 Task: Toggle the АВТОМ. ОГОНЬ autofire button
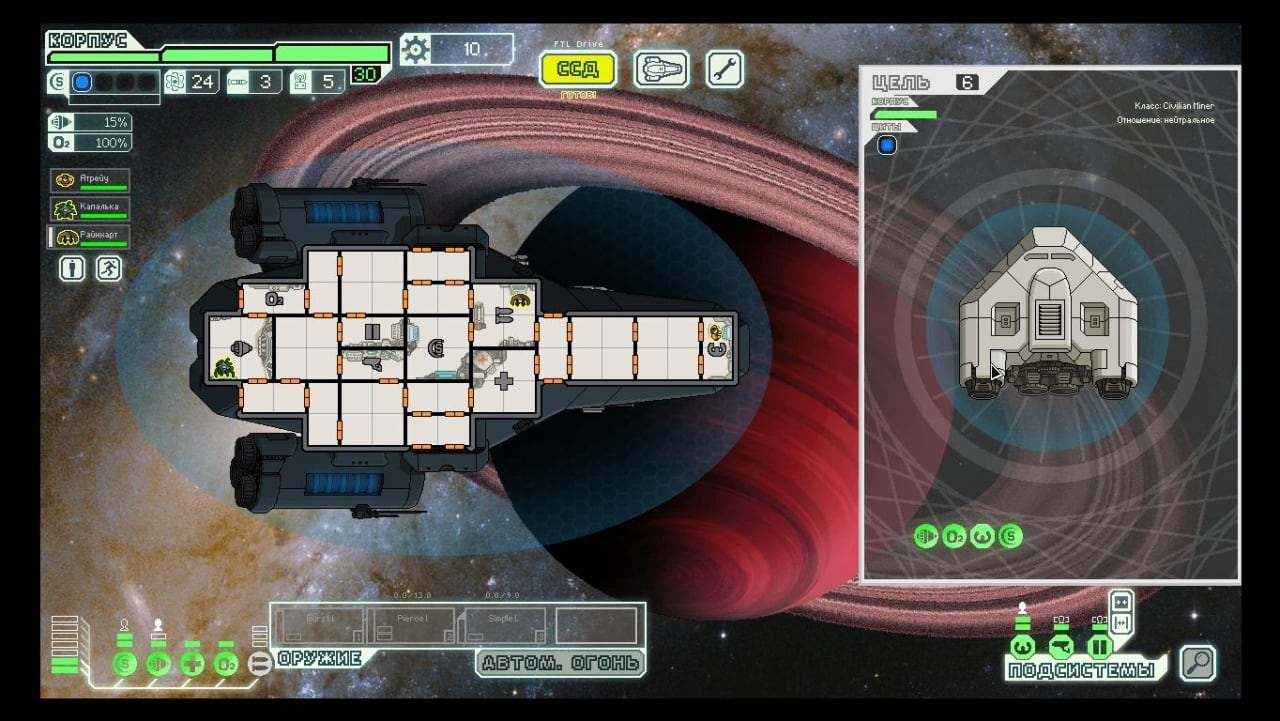click(x=560, y=663)
